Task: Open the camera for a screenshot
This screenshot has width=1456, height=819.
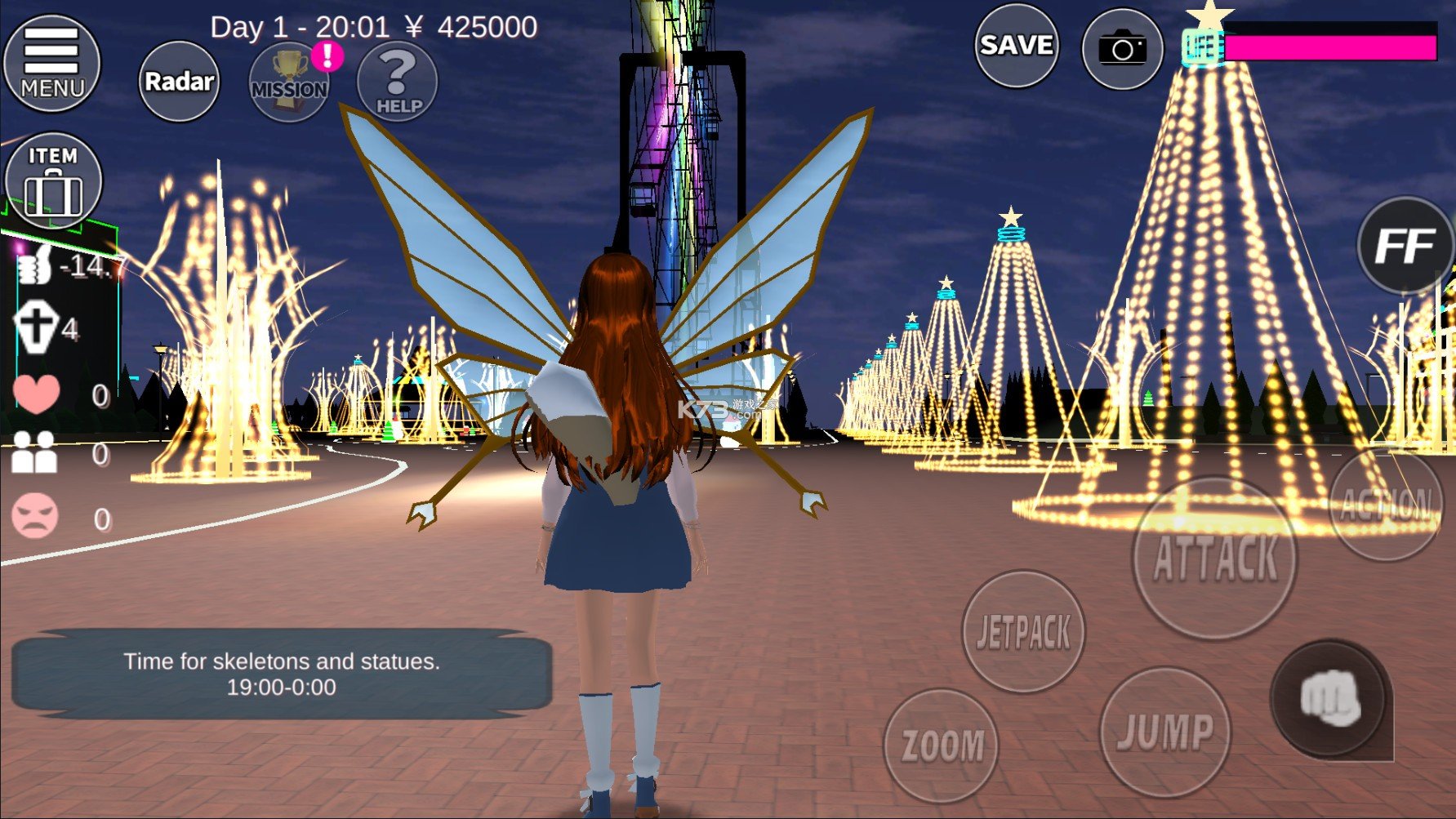Action: 1122,49
